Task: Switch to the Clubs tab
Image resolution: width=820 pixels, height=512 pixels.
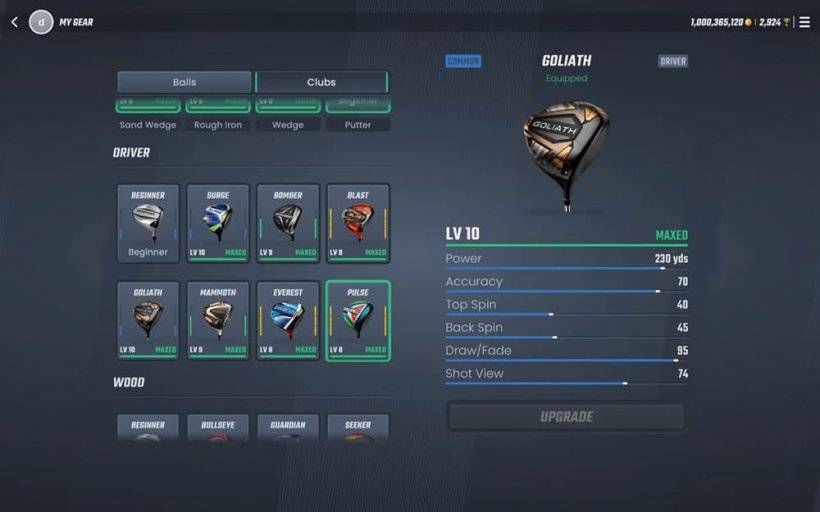Action: (321, 82)
